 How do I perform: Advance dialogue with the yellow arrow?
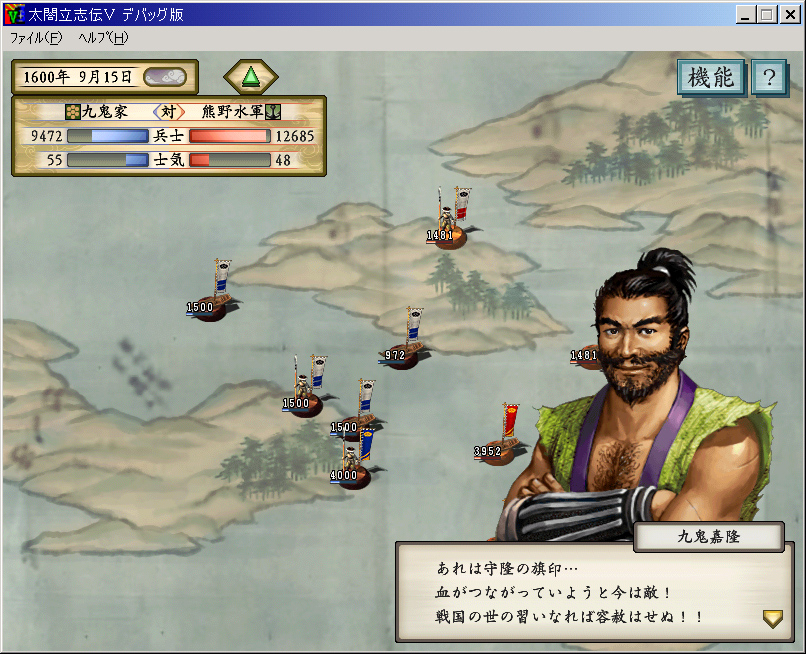tap(772, 619)
